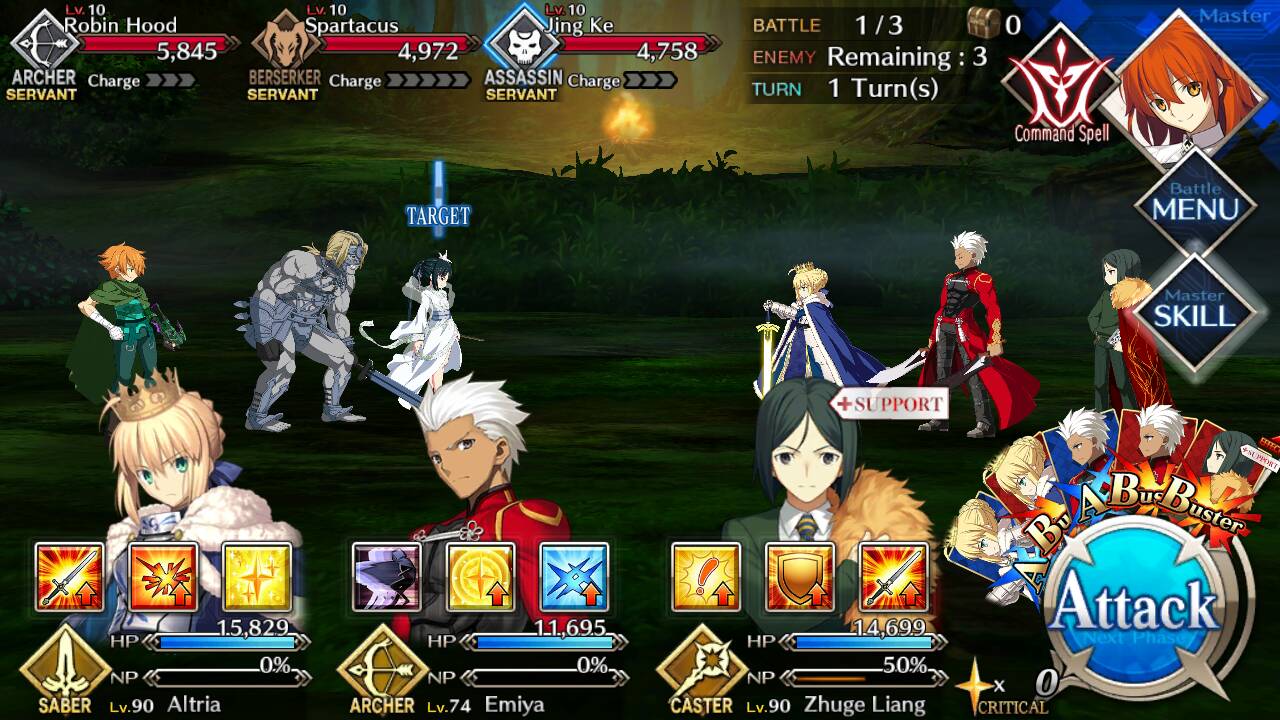Image resolution: width=1280 pixels, height=720 pixels.
Task: Open the Master Skill panel
Action: pos(1195,311)
